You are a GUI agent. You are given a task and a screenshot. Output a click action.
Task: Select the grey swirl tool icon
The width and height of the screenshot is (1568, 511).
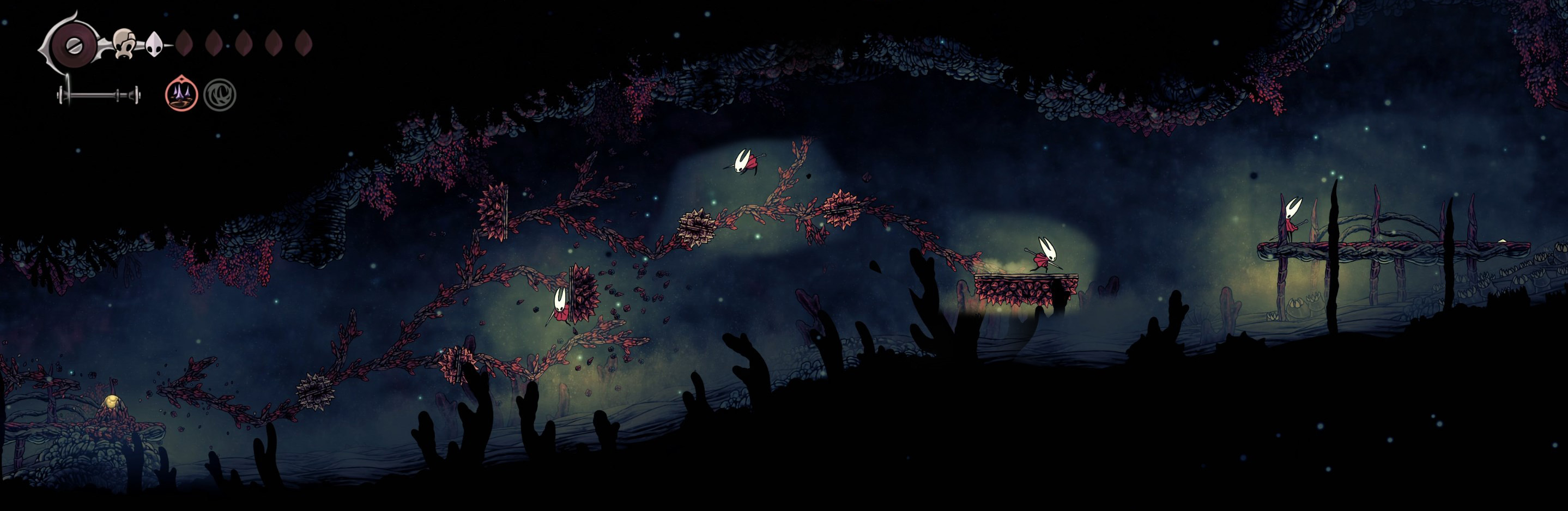[219, 95]
